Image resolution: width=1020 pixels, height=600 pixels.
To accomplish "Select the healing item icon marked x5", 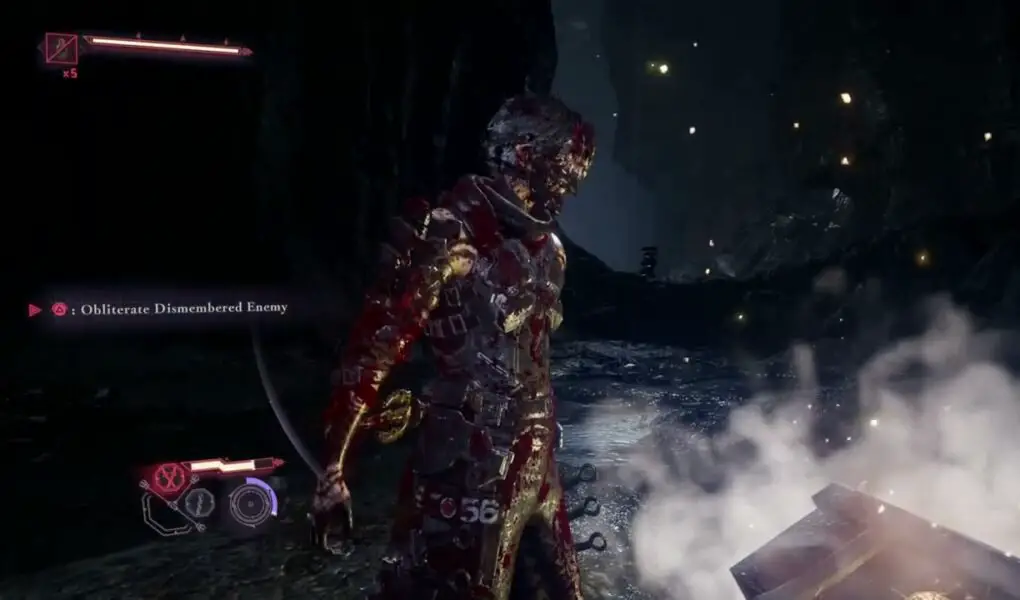I will (62, 47).
